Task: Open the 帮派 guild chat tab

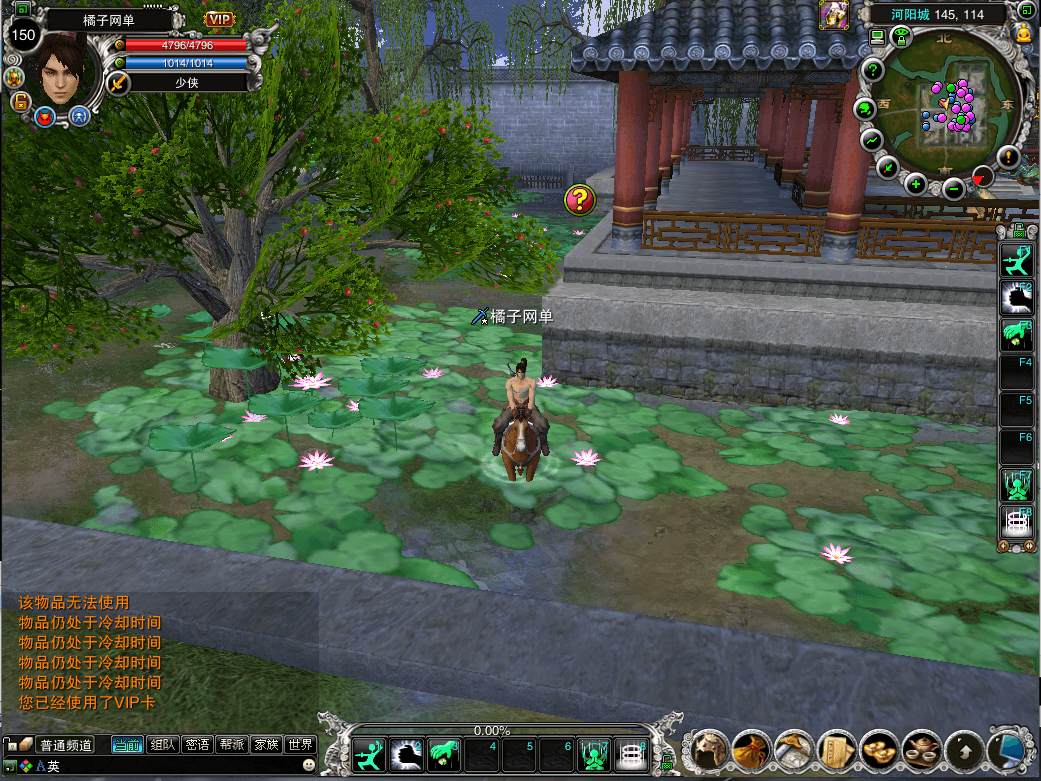Action: coord(231,745)
